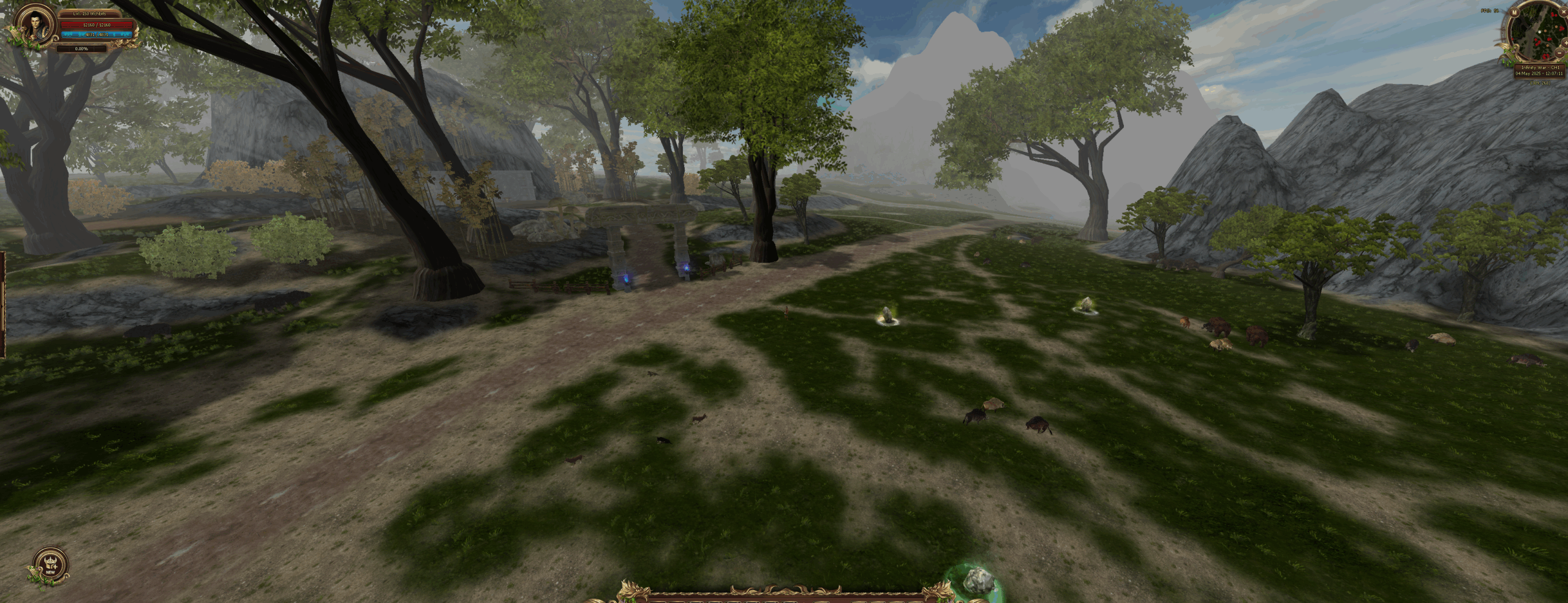Close the minimap with its X button
1568x603 pixels.
coord(1564,12)
